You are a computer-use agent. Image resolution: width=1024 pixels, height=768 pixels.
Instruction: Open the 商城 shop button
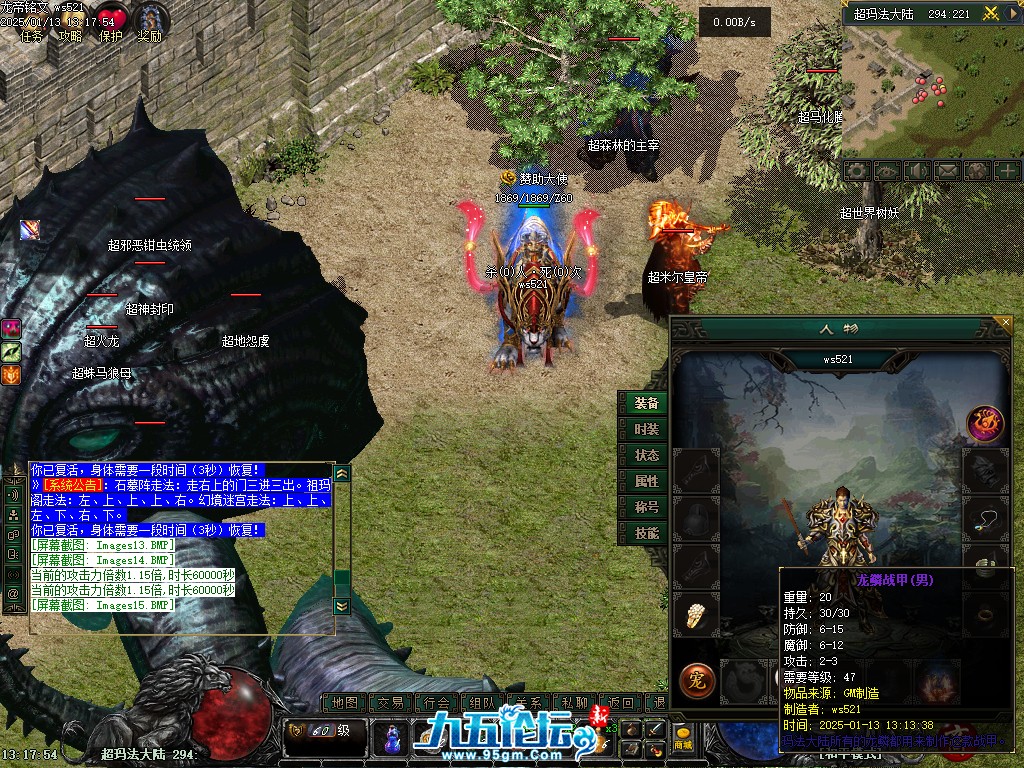point(683,738)
